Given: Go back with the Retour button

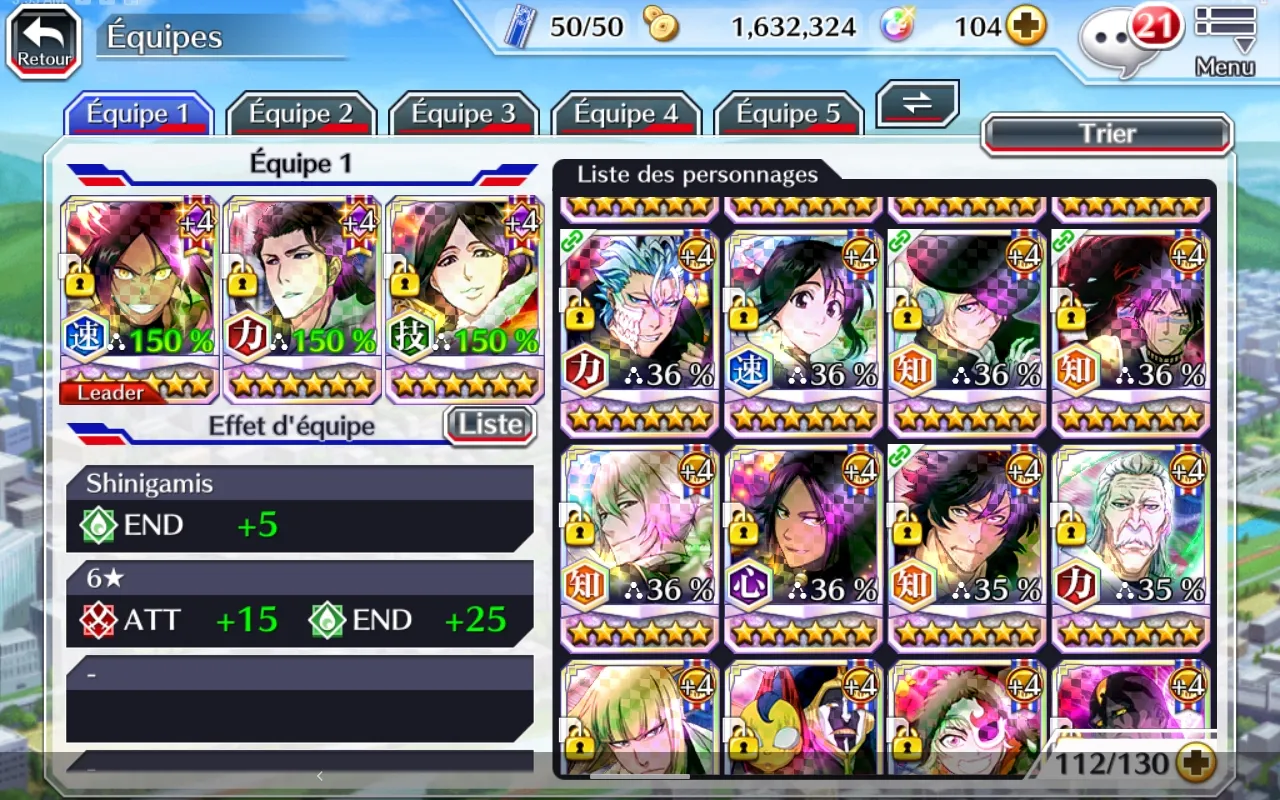Looking at the screenshot, I should [44, 41].
